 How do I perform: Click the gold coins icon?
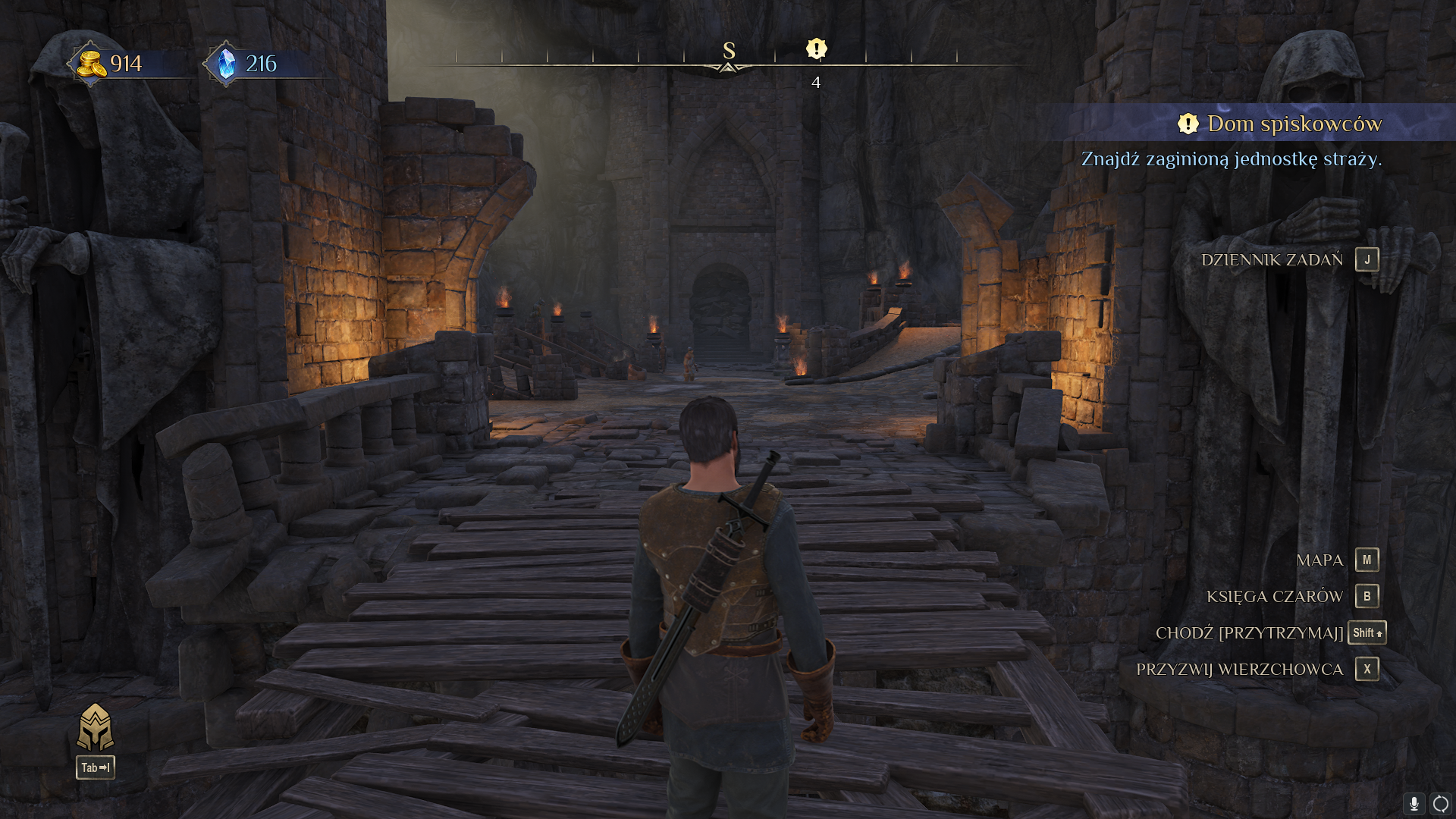(x=91, y=64)
